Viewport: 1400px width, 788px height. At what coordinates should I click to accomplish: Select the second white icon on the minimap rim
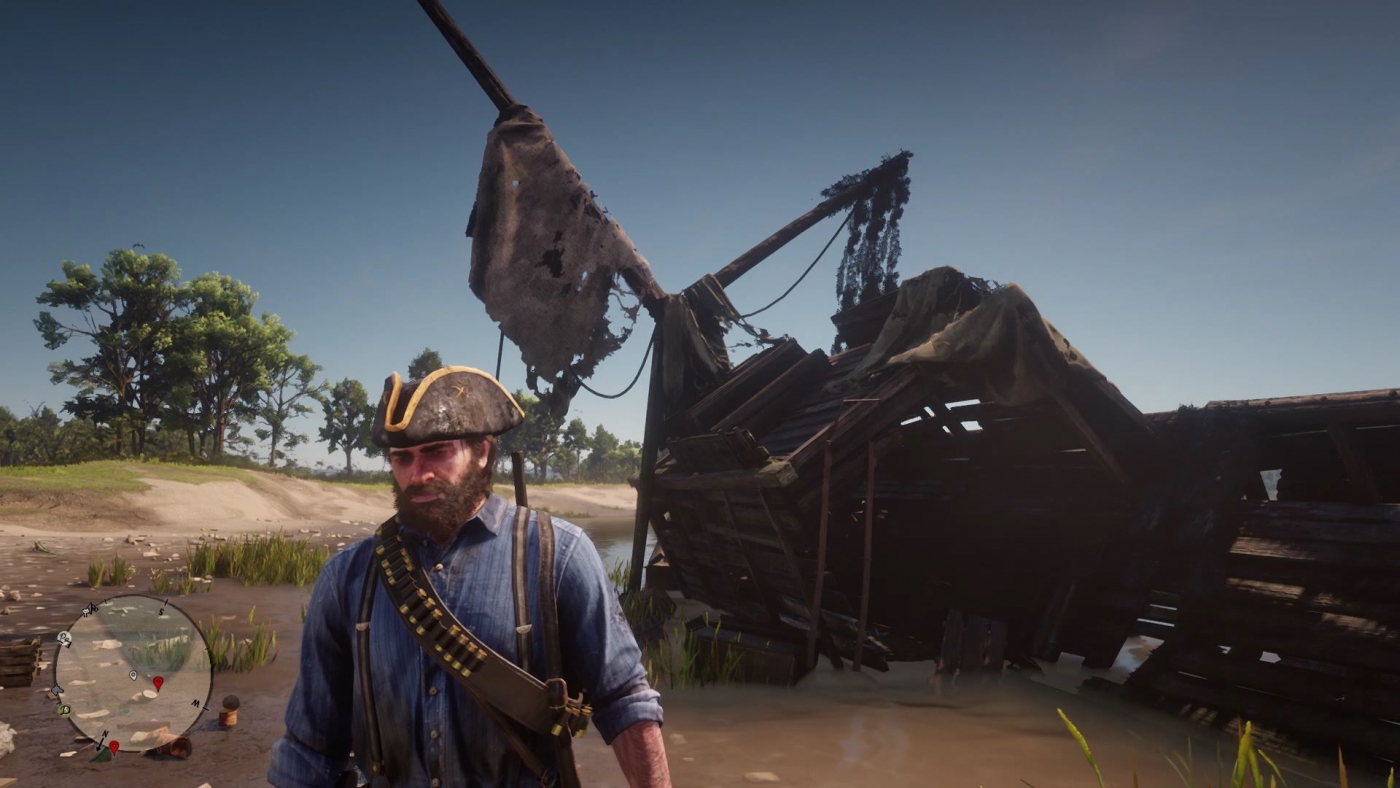coord(64,638)
